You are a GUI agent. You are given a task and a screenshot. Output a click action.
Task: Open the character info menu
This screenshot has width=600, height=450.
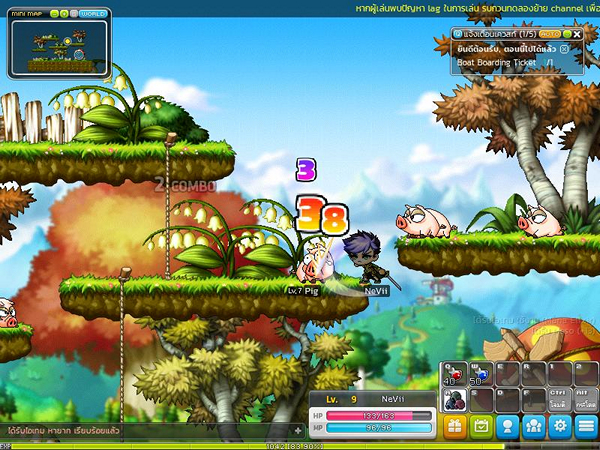click(x=508, y=426)
